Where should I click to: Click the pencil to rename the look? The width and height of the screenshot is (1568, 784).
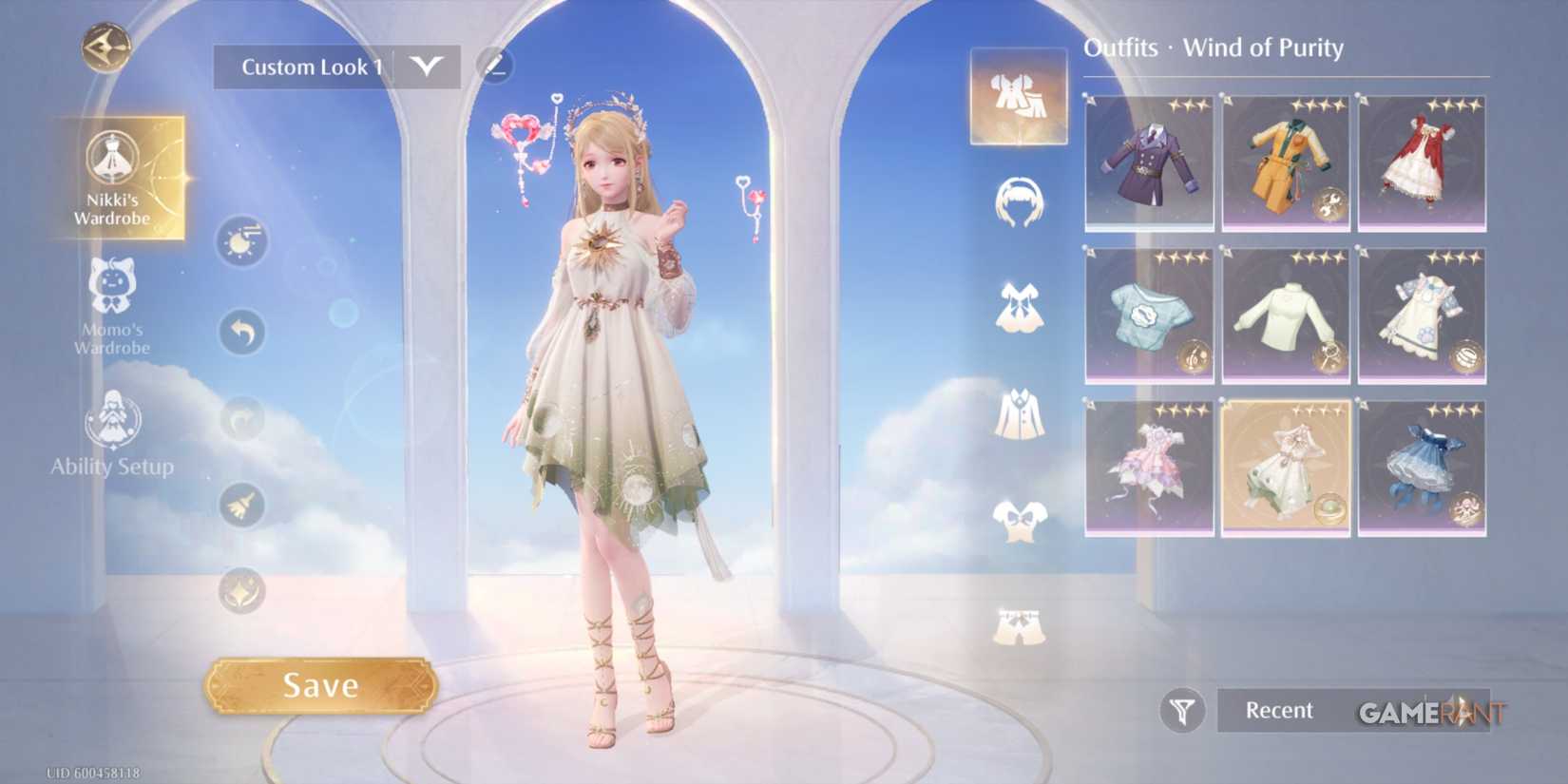point(493,65)
